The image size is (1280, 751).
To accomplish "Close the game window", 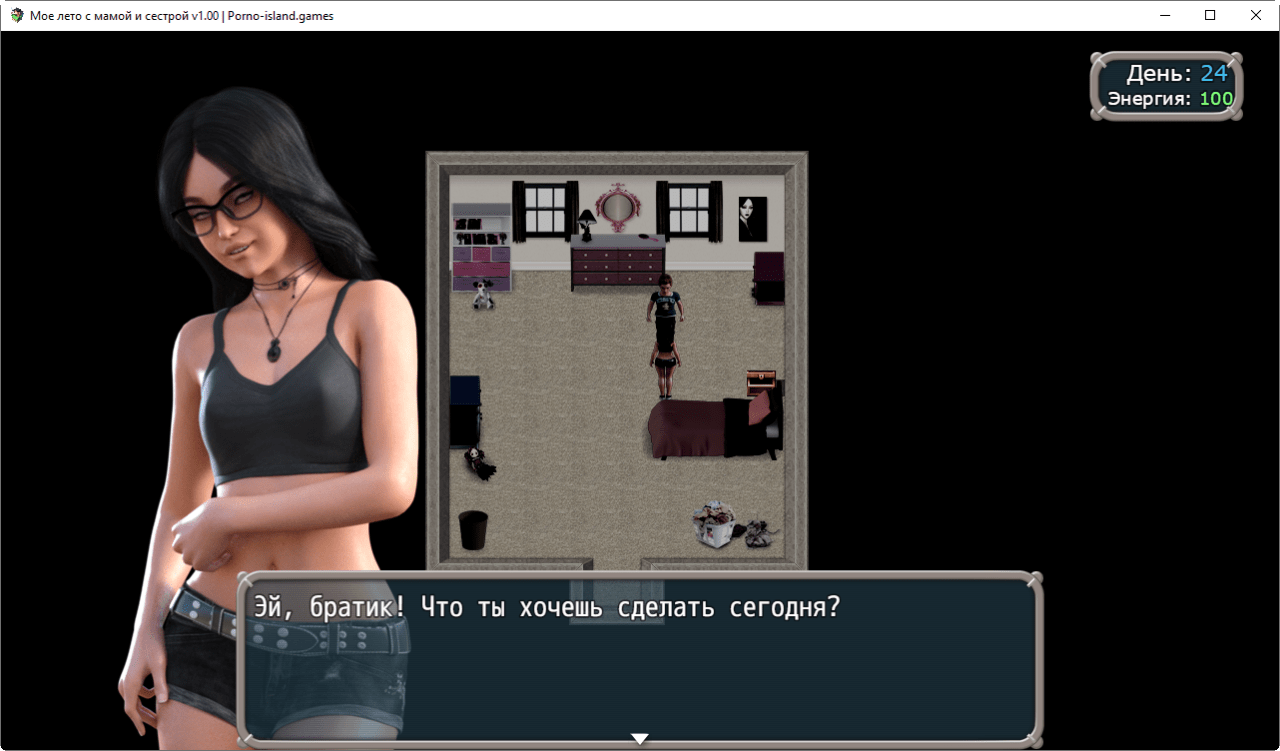I will coord(1256,15).
